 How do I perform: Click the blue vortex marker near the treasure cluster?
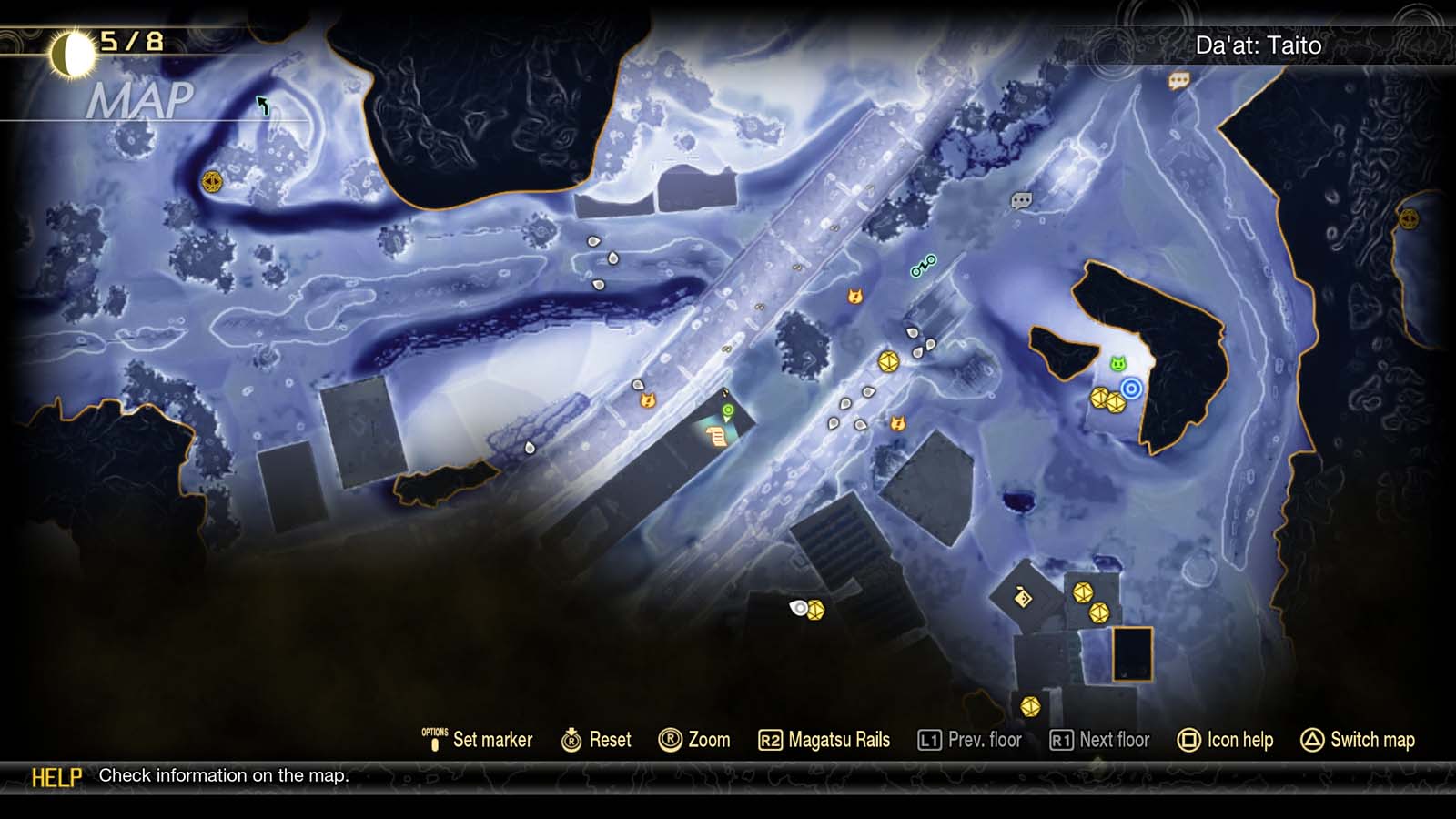(1132, 387)
